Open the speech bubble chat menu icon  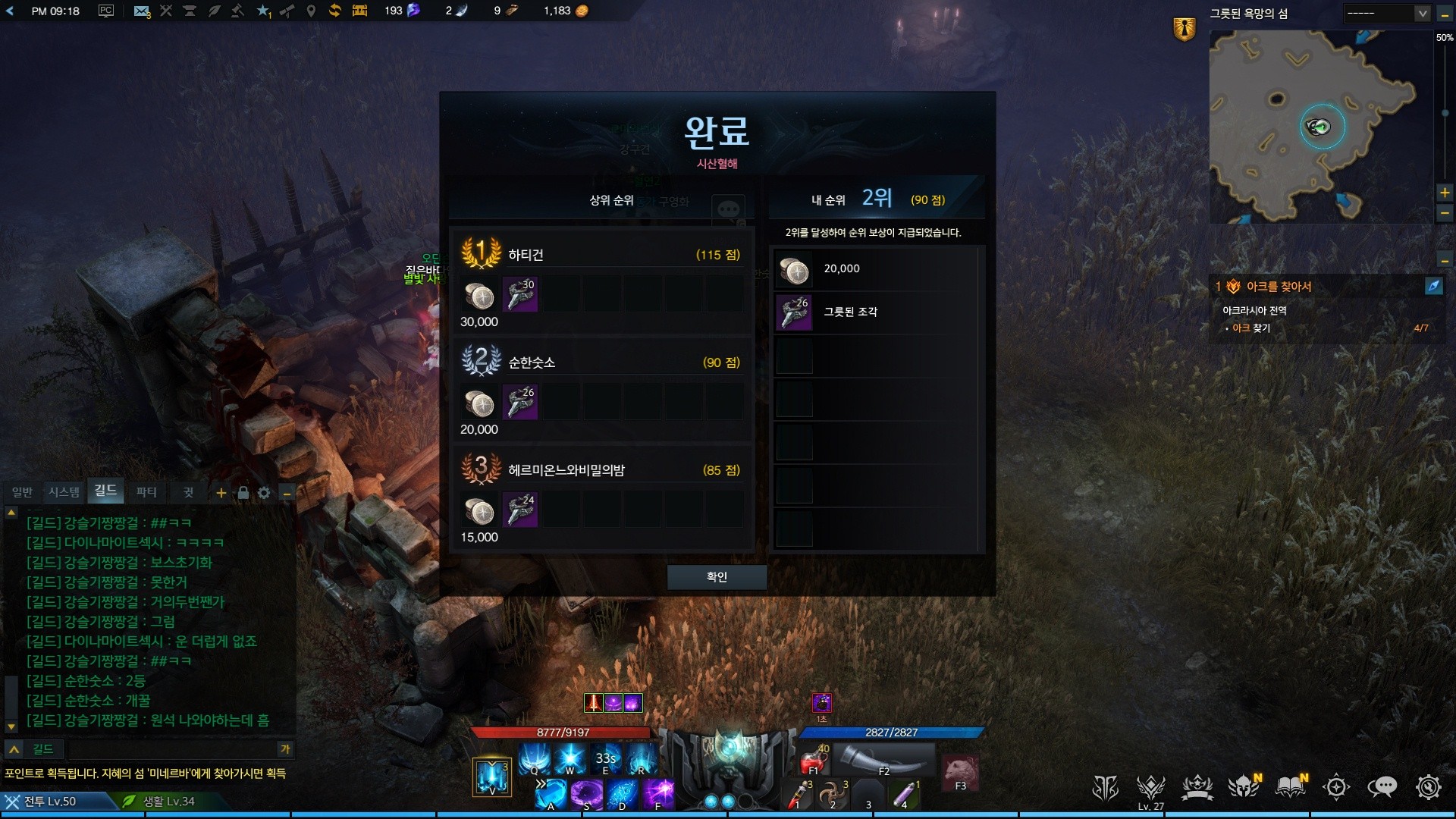tap(1382, 787)
